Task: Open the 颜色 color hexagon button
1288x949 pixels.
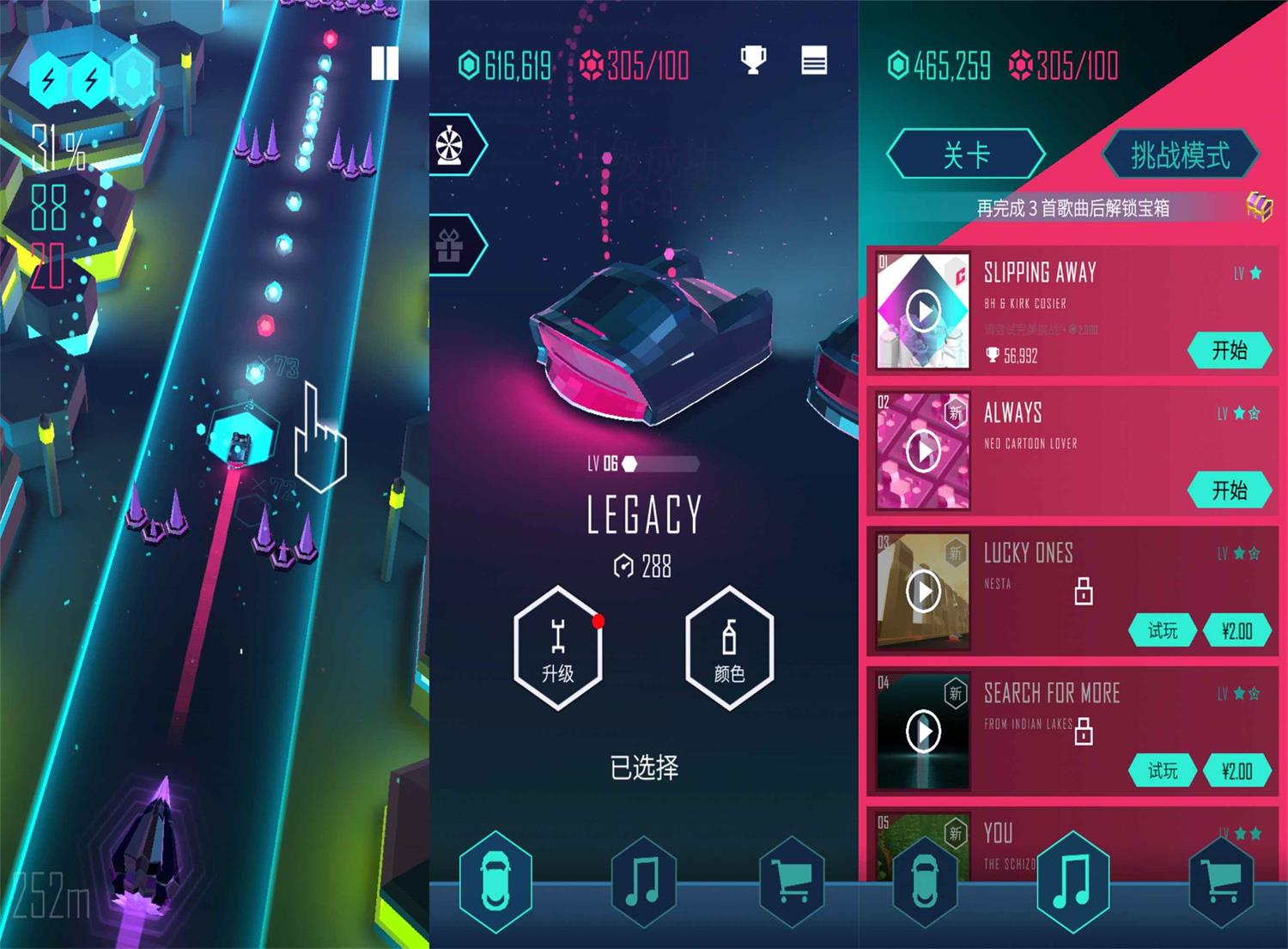Action: (x=729, y=648)
